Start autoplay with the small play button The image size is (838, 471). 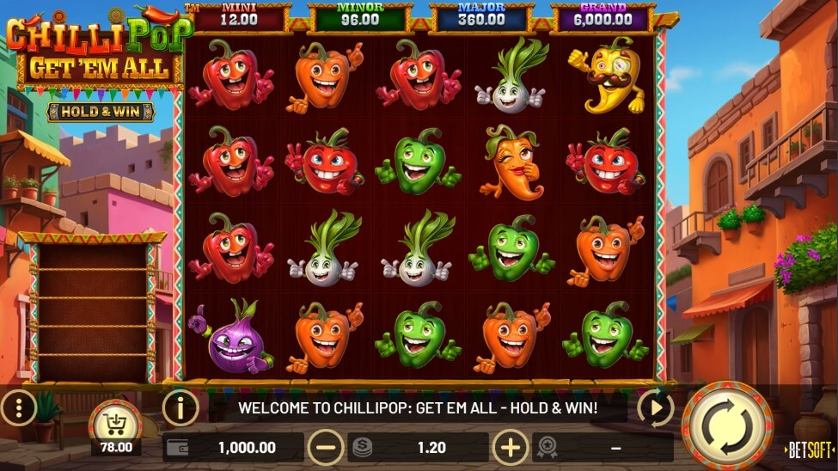coord(655,407)
